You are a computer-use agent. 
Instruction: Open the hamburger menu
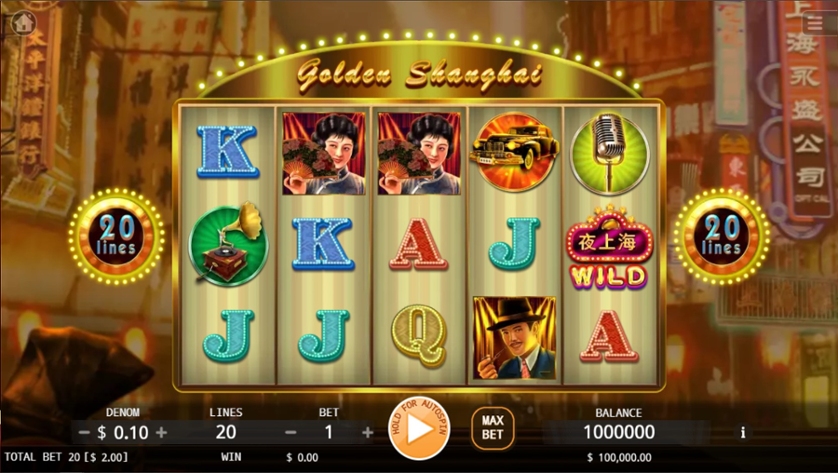tap(816, 22)
